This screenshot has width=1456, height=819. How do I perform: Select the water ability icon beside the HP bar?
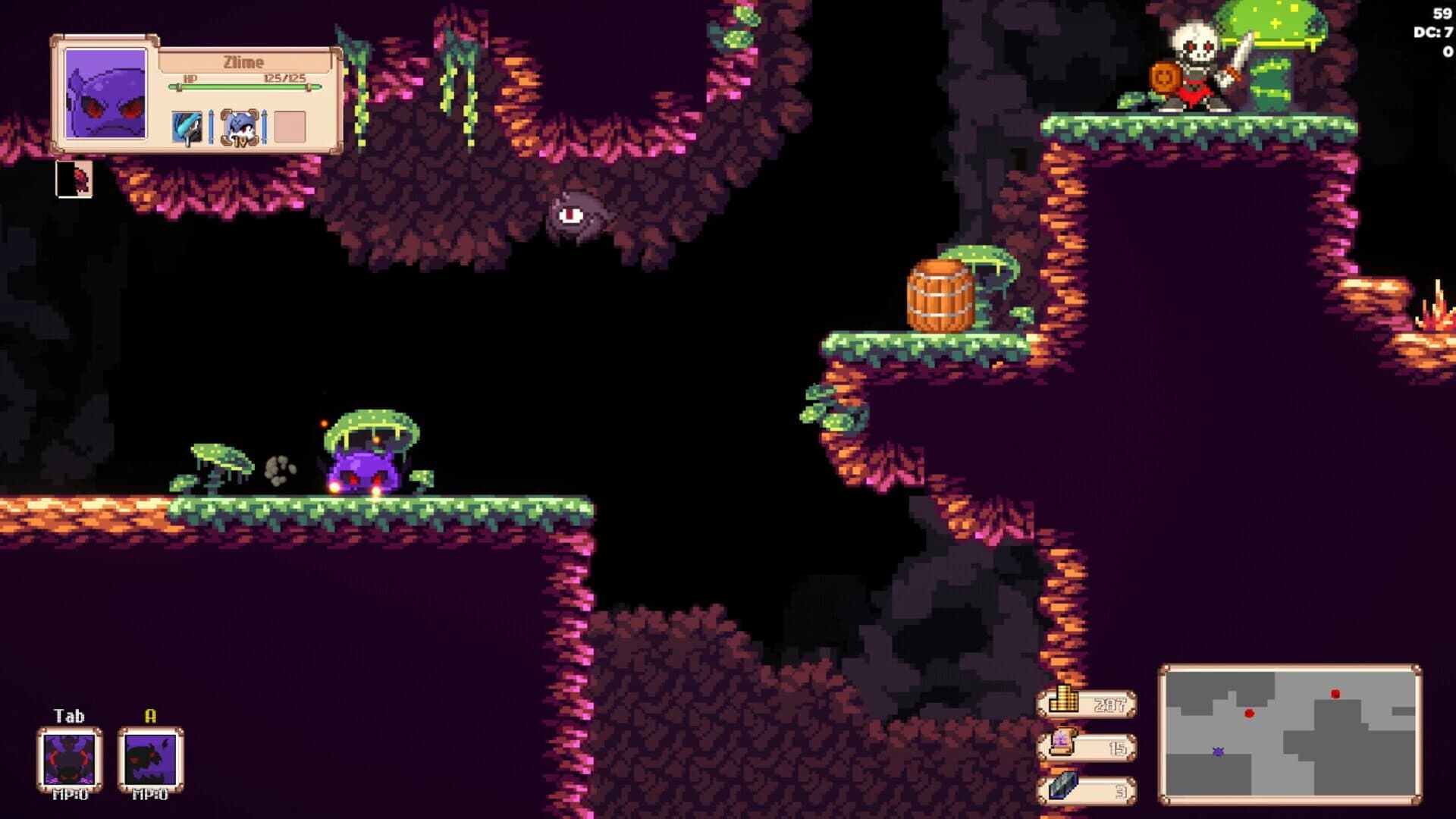coord(186,126)
